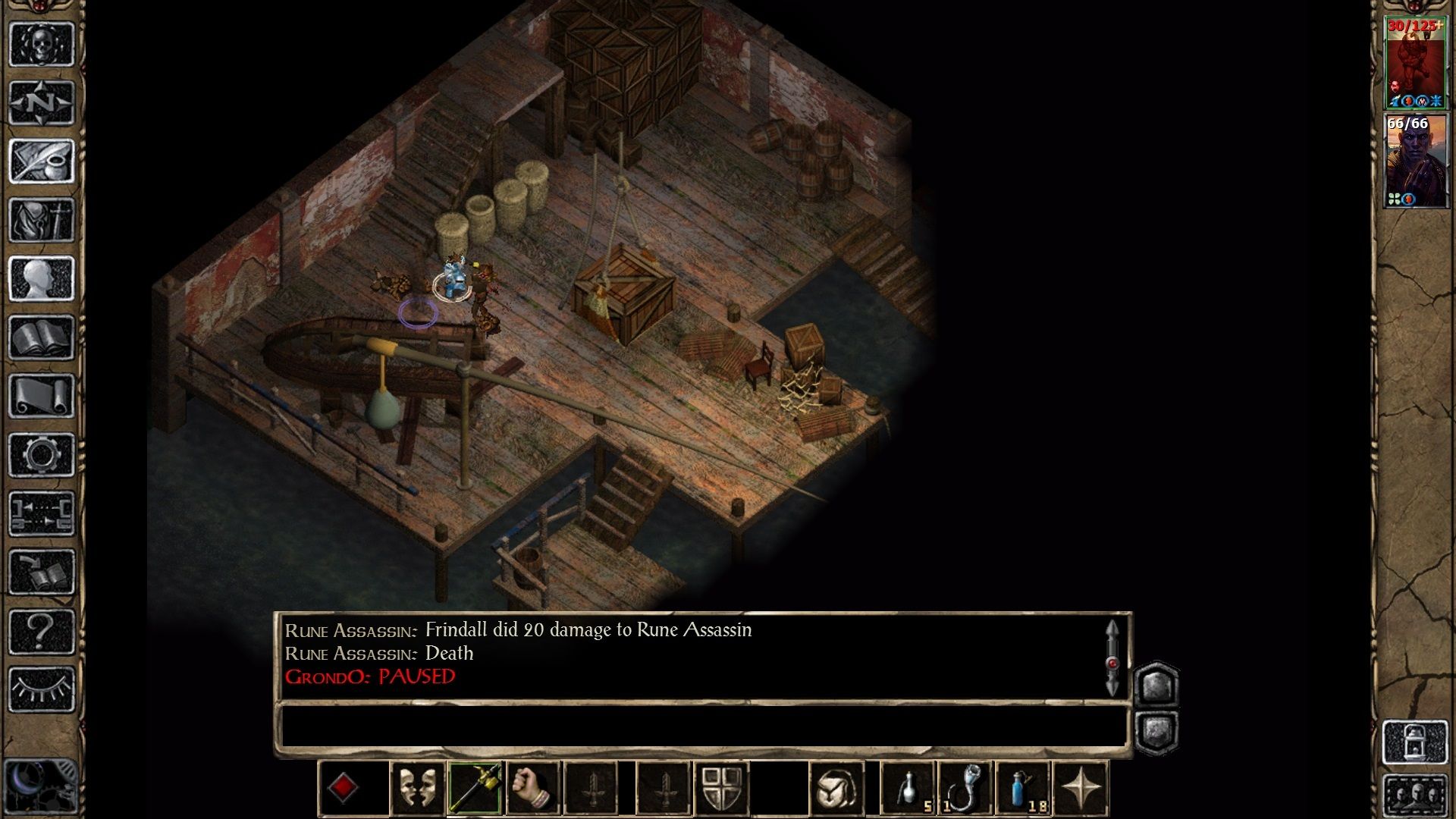Use the blue potion bottle quick item

coord(1023,789)
